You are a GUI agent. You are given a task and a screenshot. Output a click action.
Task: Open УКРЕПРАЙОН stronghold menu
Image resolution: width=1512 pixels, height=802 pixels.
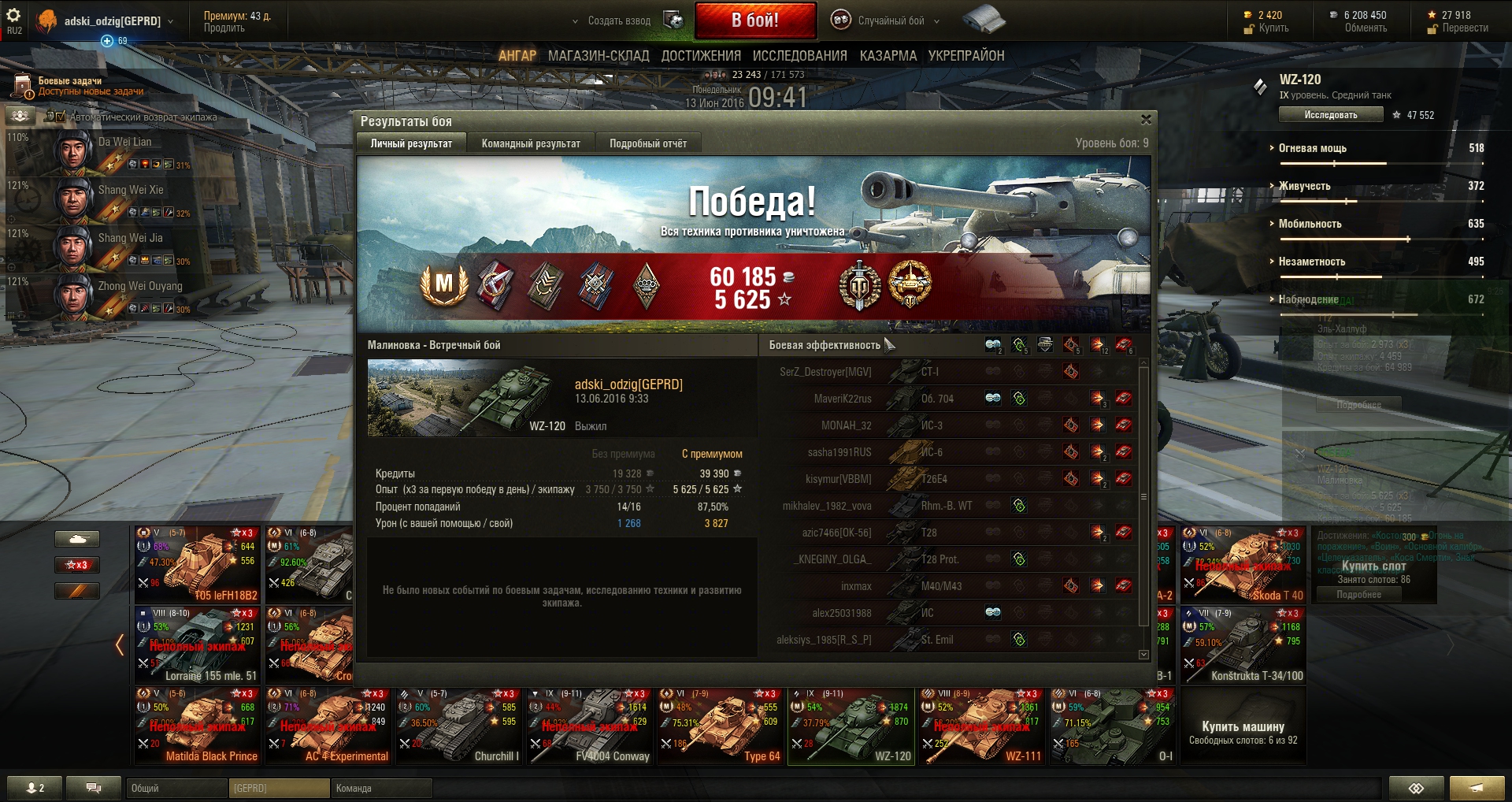(x=965, y=56)
